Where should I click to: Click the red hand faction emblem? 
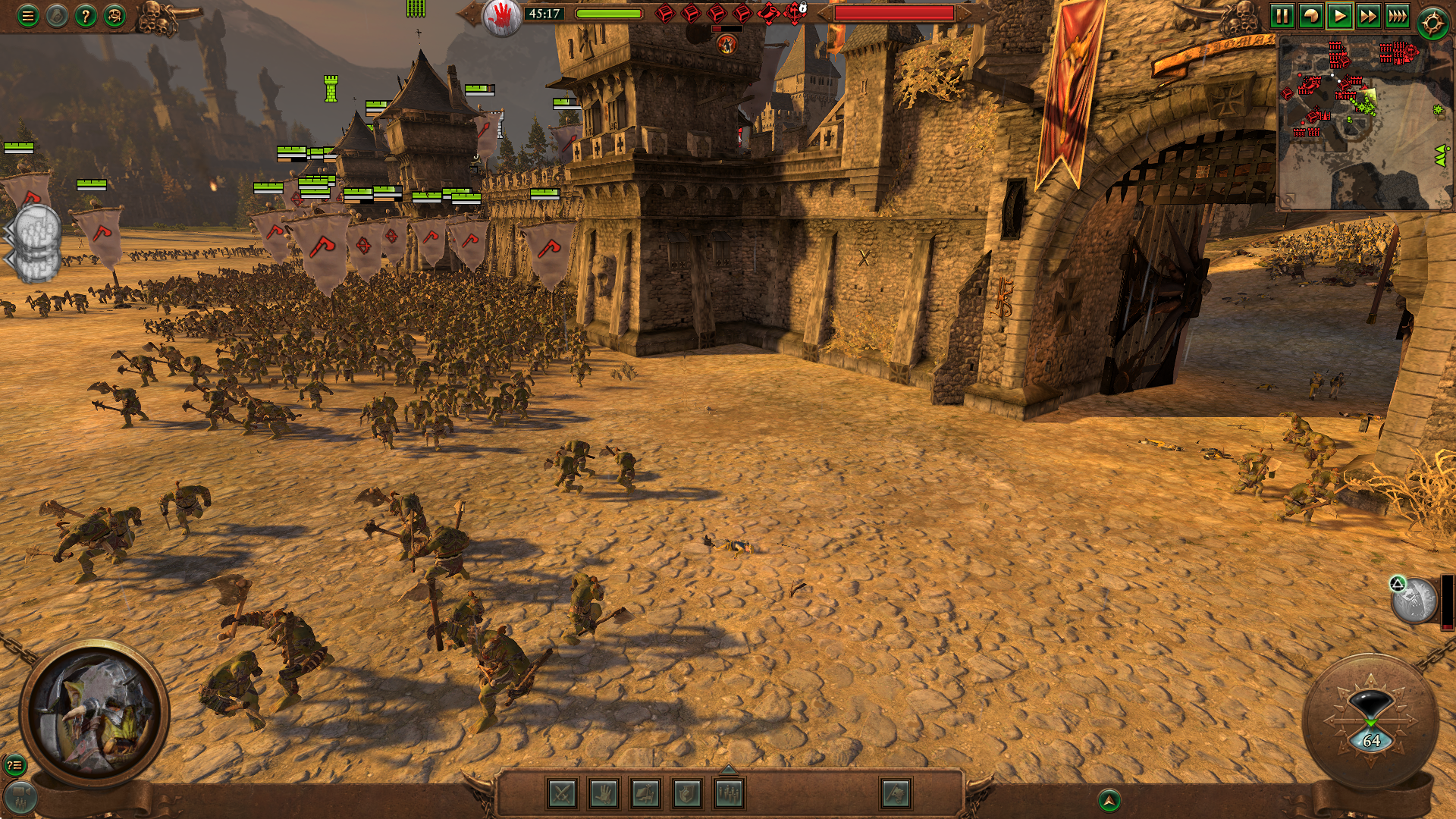(x=502, y=16)
